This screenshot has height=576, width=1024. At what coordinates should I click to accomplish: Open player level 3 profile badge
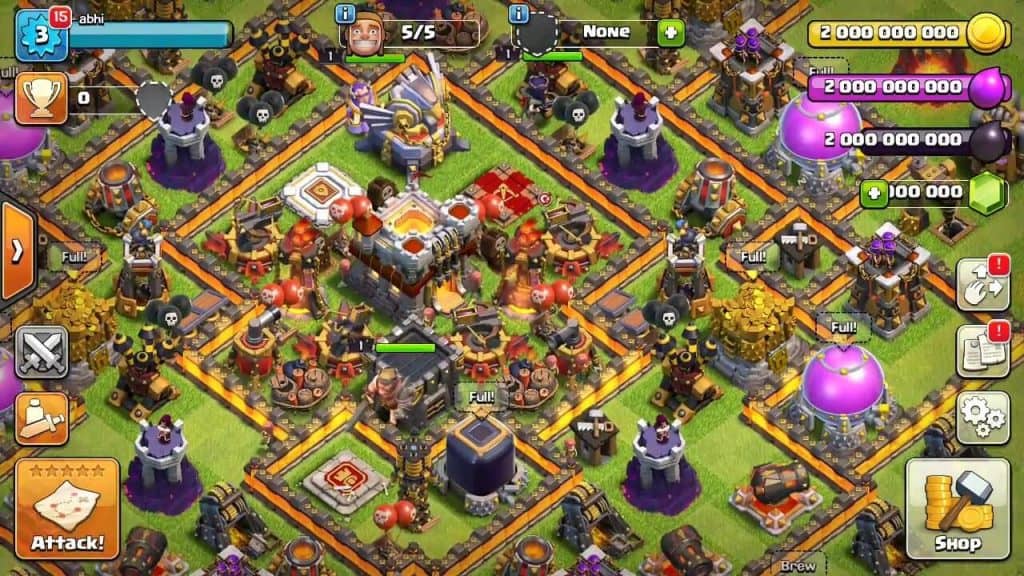[40, 36]
